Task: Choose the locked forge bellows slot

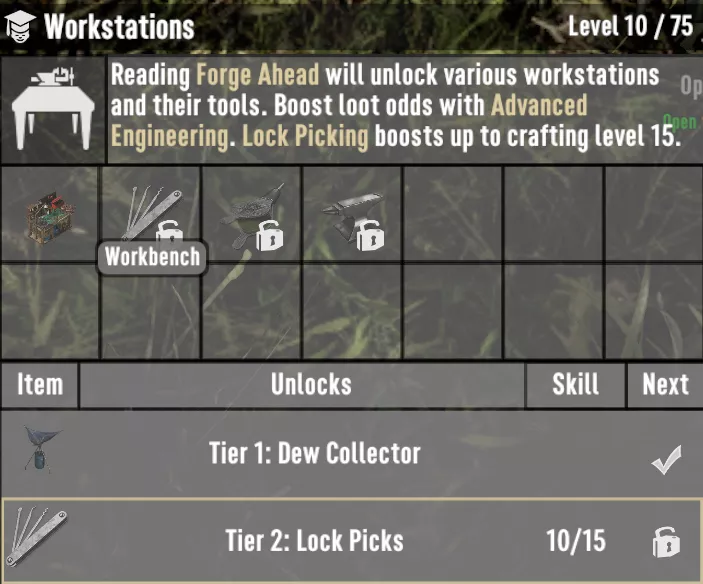Action: 252,214
